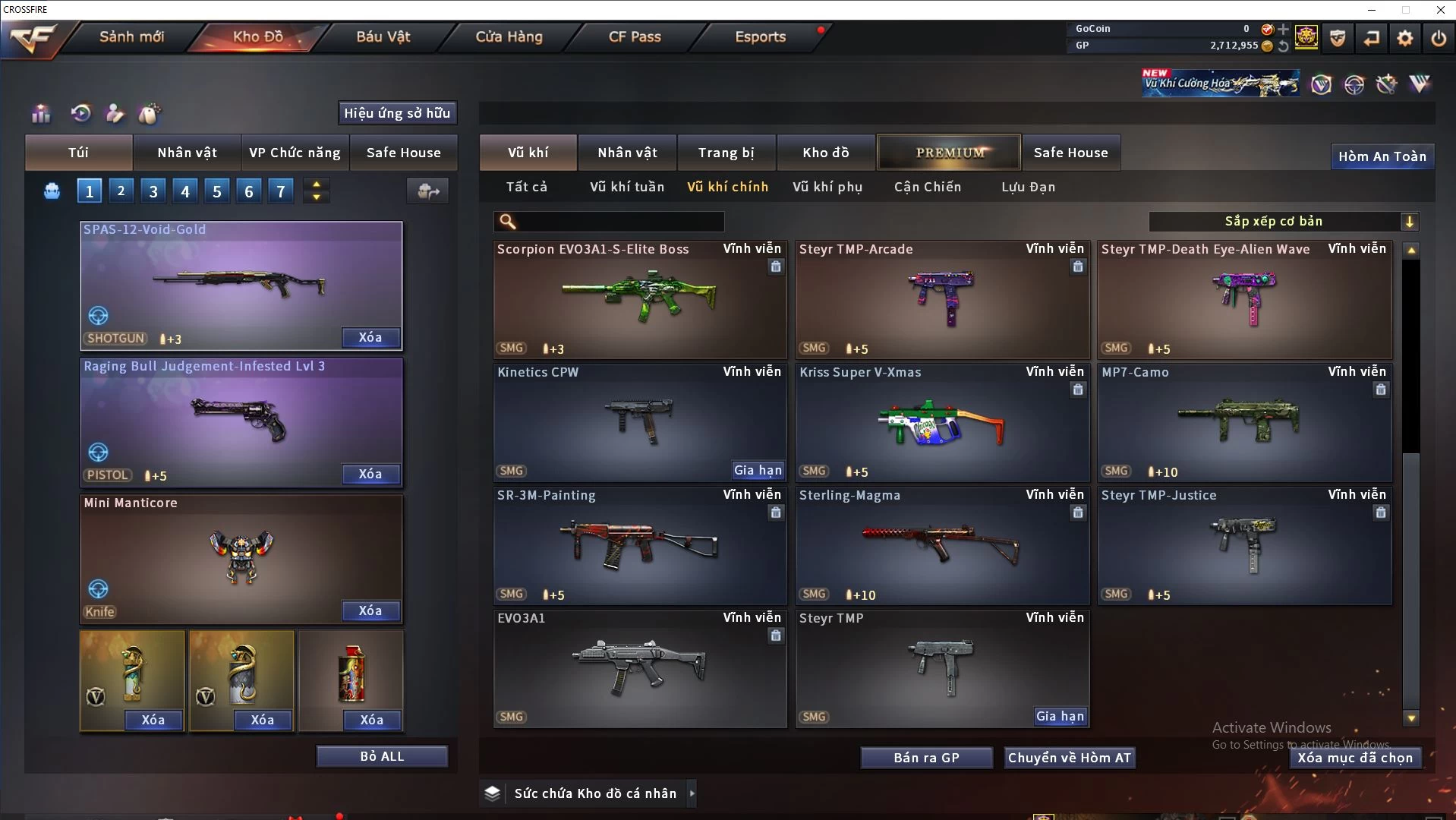Viewport: 1456px width, 820px height.
Task: Extend the Kinetics CPW with Gia hạn
Action: pos(758,470)
